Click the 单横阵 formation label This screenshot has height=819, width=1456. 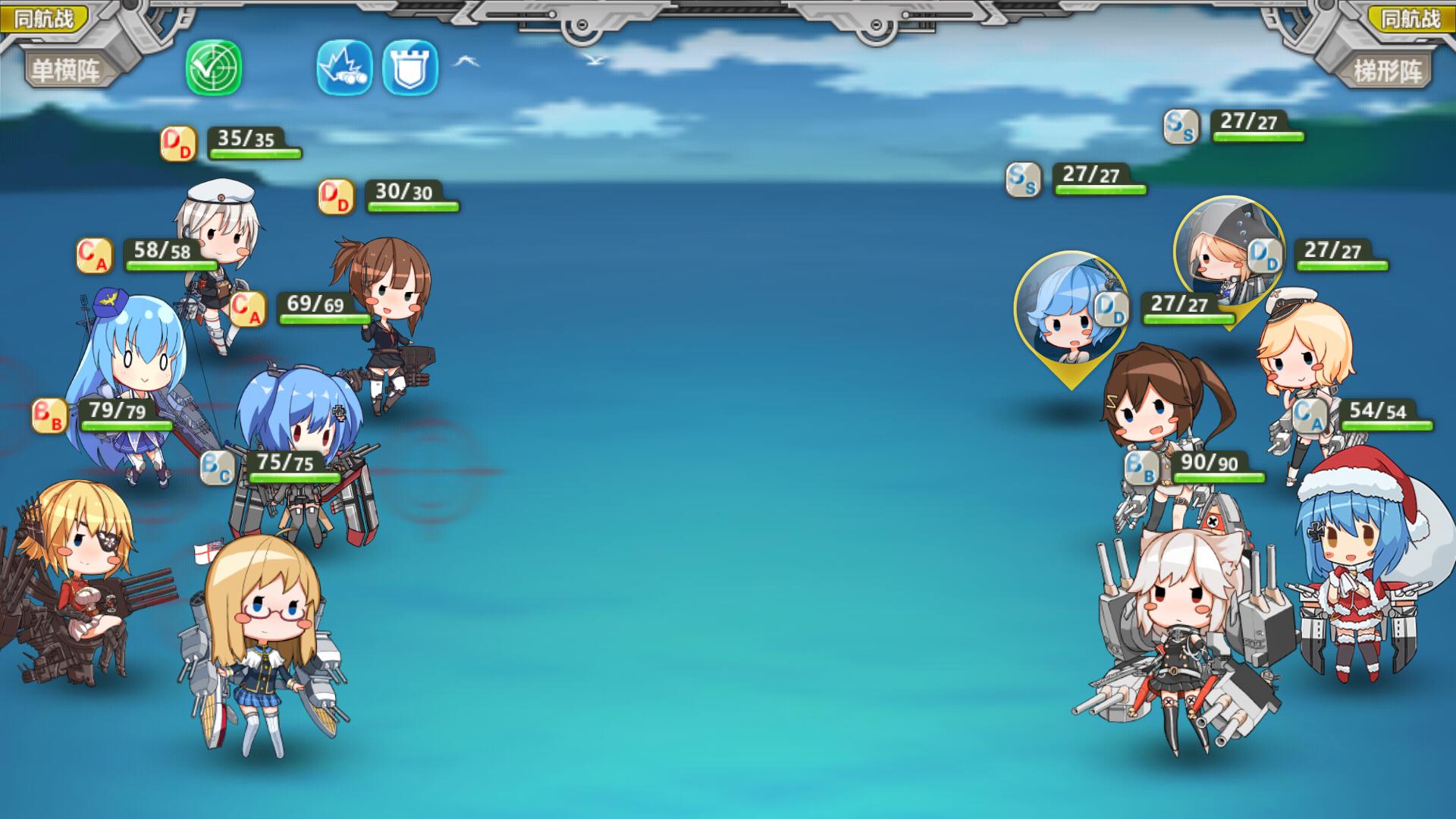(64, 71)
